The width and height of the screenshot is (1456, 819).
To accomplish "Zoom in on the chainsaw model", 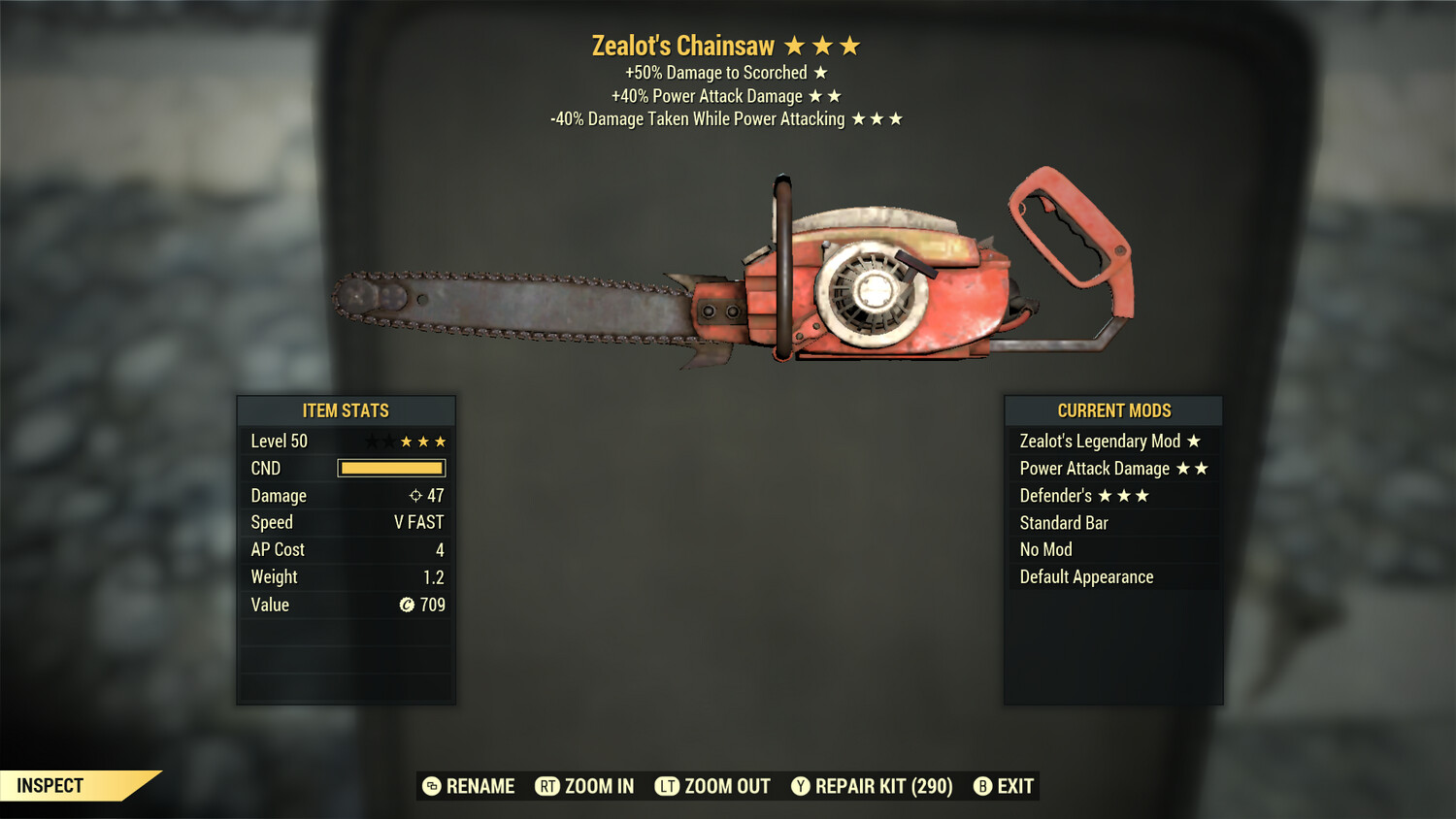I will 584,786.
